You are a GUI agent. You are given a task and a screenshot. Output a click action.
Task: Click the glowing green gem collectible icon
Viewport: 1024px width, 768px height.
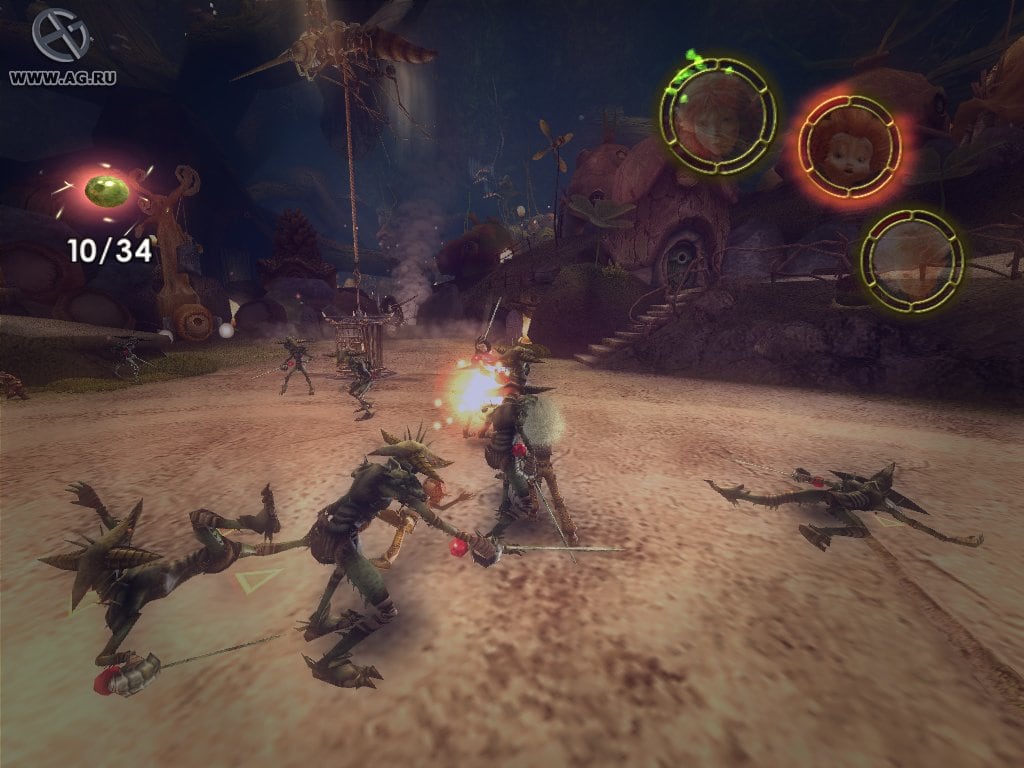click(105, 190)
